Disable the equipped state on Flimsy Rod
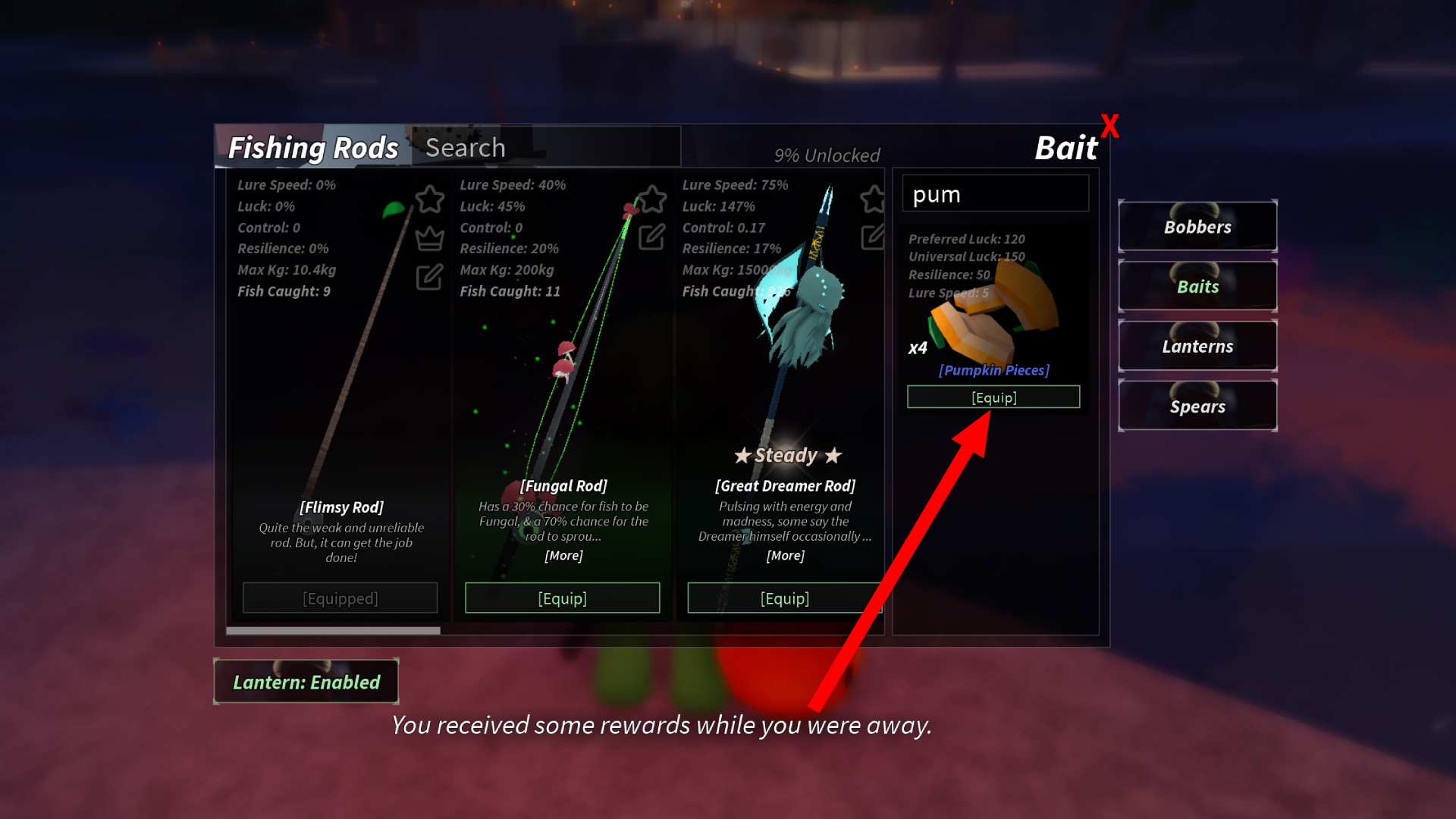This screenshot has height=819, width=1456. [x=340, y=598]
